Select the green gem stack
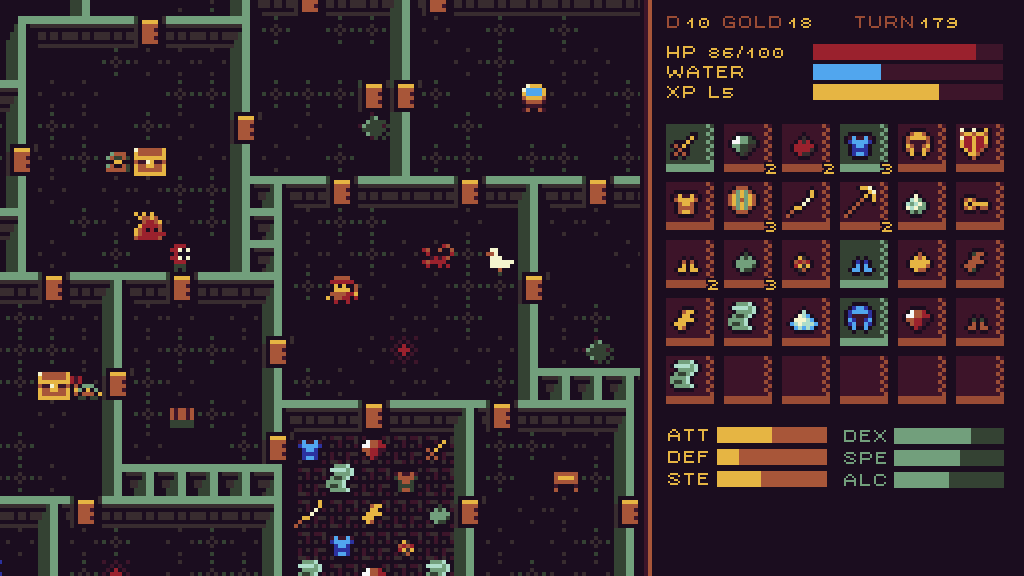1024x576 pixels. point(746,148)
